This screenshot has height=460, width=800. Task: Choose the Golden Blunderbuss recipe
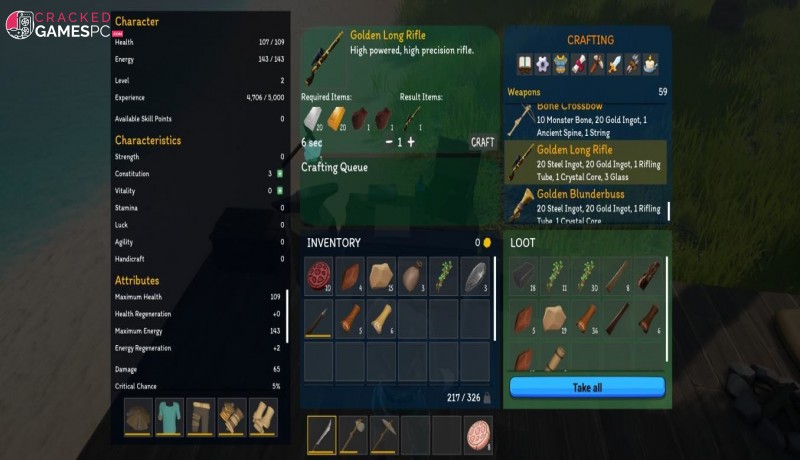(585, 201)
